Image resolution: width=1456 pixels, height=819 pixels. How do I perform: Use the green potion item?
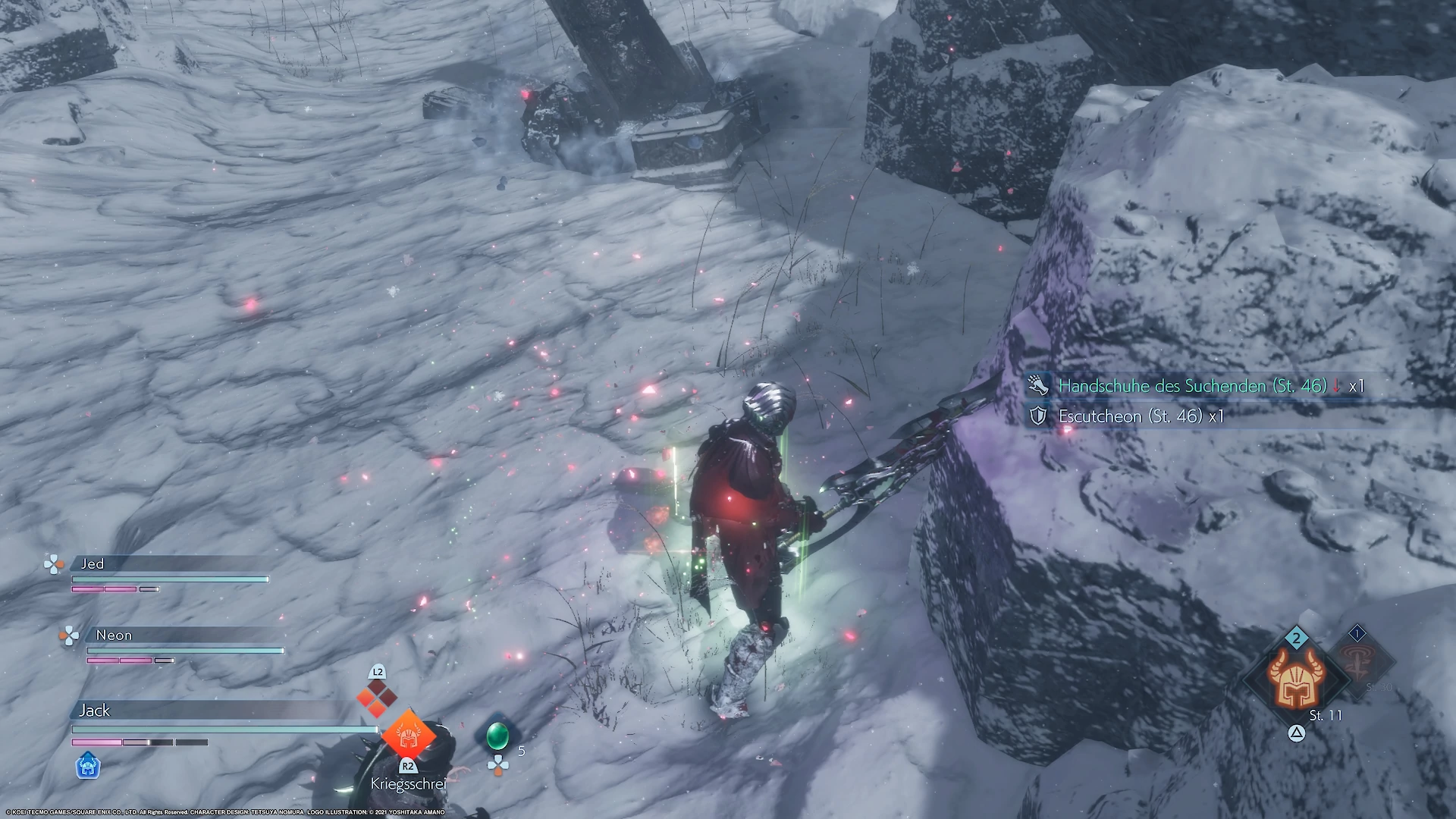point(497,736)
